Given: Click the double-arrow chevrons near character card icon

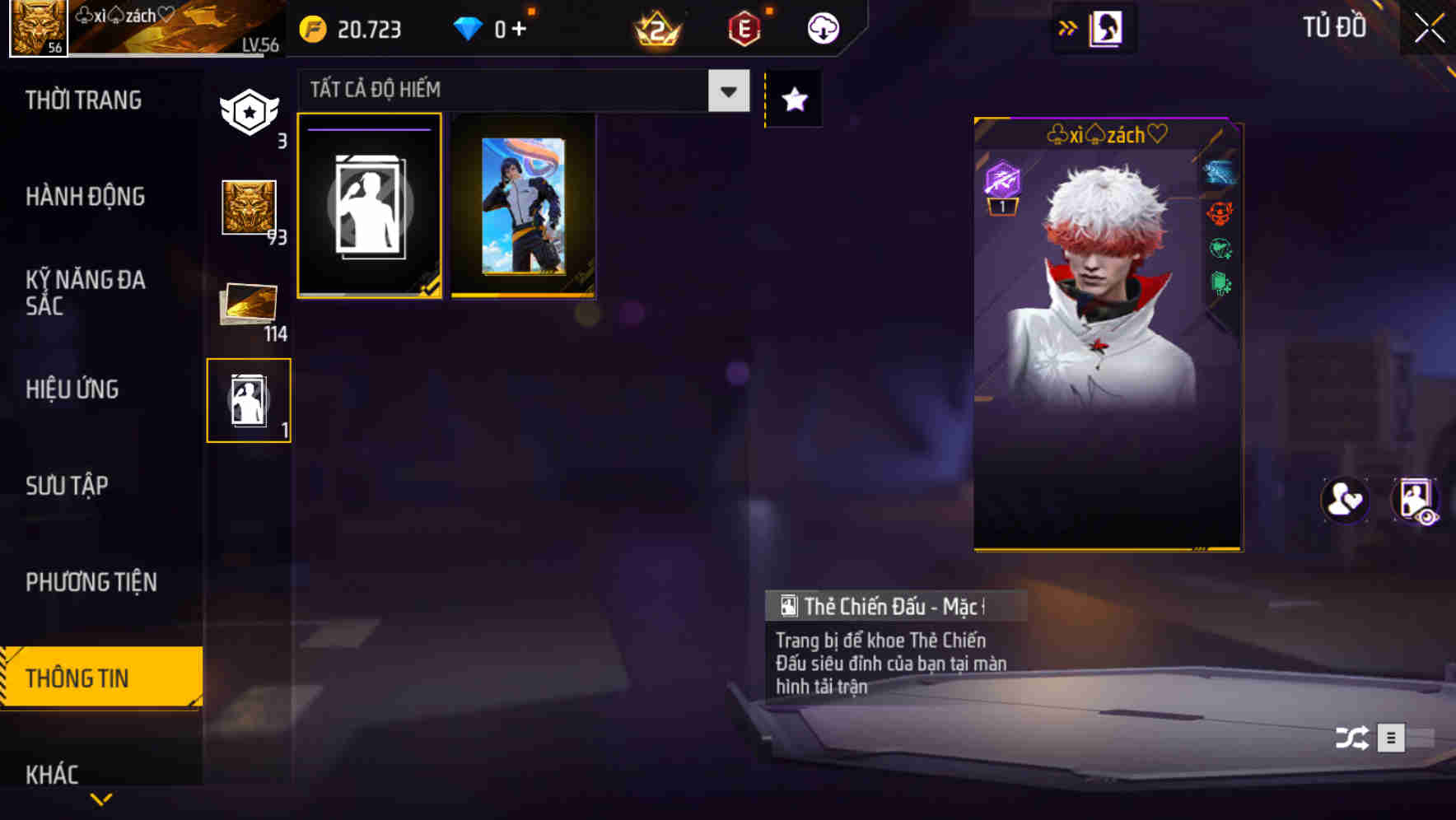Looking at the screenshot, I should click(x=1067, y=26).
